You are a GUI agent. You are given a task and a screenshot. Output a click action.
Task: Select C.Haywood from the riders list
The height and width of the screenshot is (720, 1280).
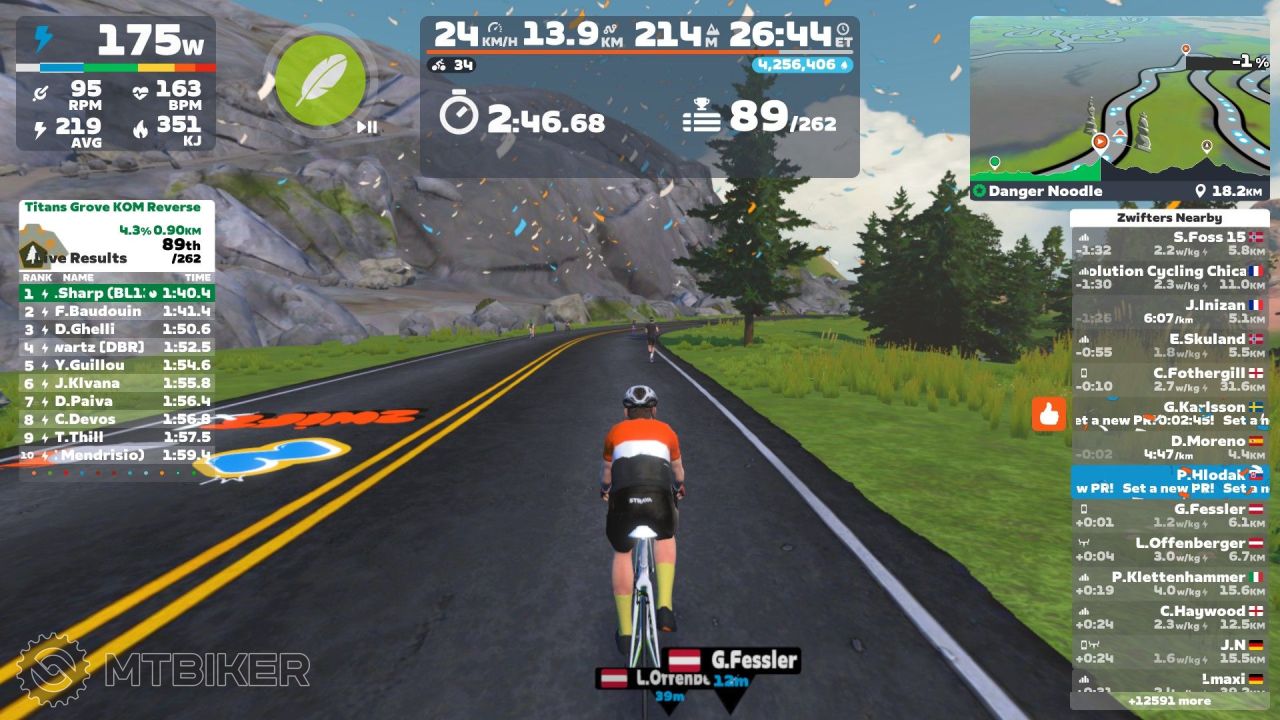click(x=1169, y=618)
